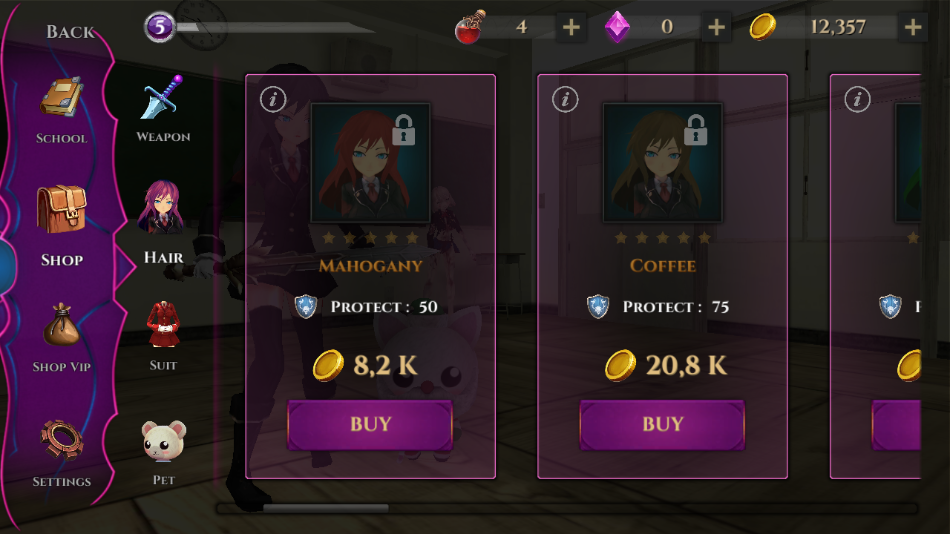Go back using the Back button
This screenshot has width=950, height=534.
70,31
